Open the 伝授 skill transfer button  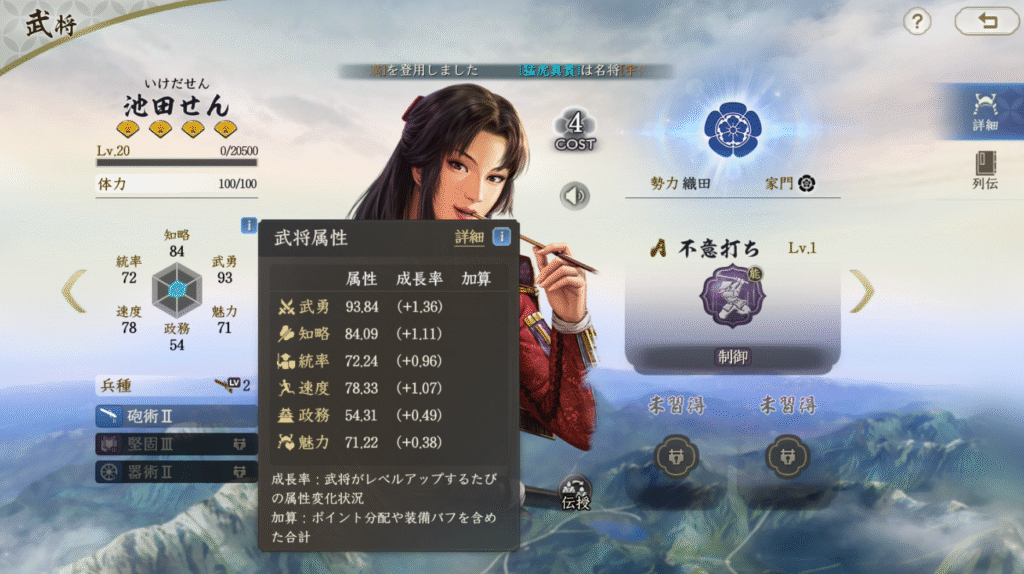click(x=576, y=492)
